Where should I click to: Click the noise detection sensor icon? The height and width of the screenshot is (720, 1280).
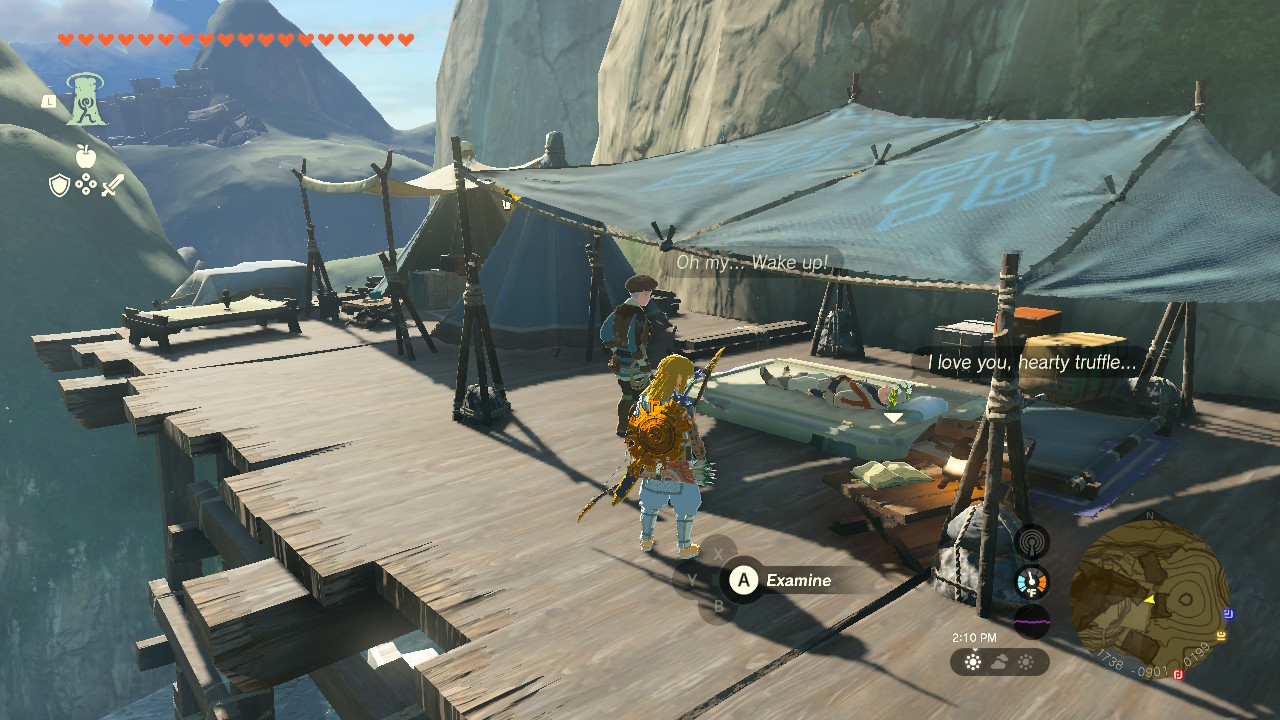click(x=1031, y=540)
